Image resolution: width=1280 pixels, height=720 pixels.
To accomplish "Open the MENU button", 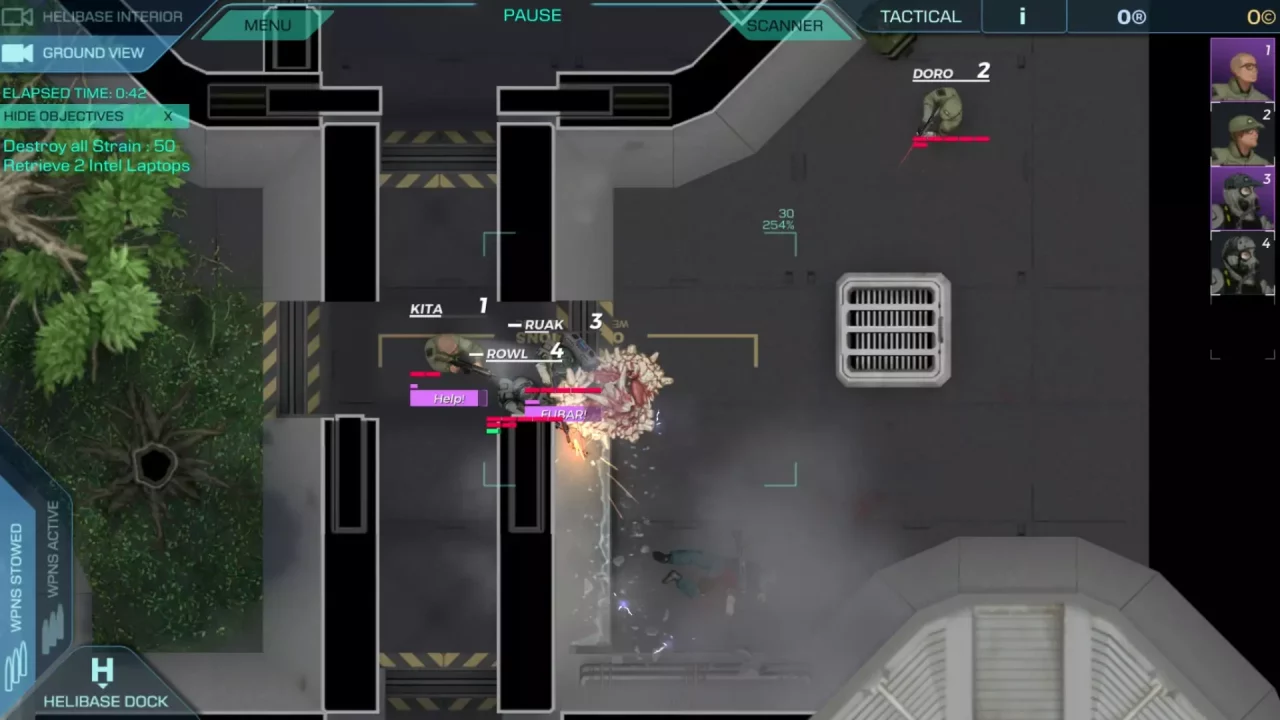I will click(x=267, y=25).
